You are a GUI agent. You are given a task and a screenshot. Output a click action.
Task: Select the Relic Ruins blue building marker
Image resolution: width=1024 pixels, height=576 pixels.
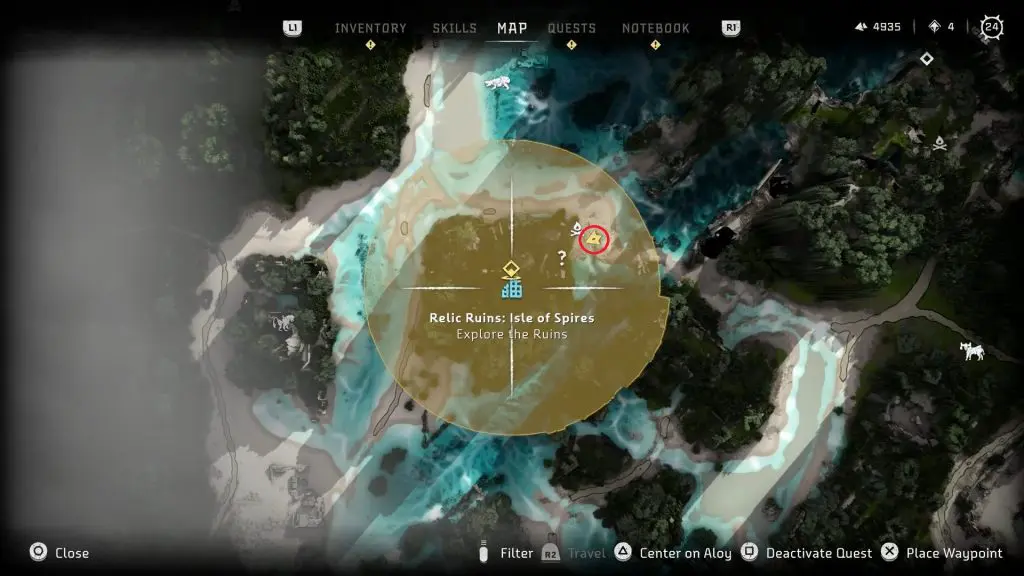pyautogui.click(x=512, y=289)
